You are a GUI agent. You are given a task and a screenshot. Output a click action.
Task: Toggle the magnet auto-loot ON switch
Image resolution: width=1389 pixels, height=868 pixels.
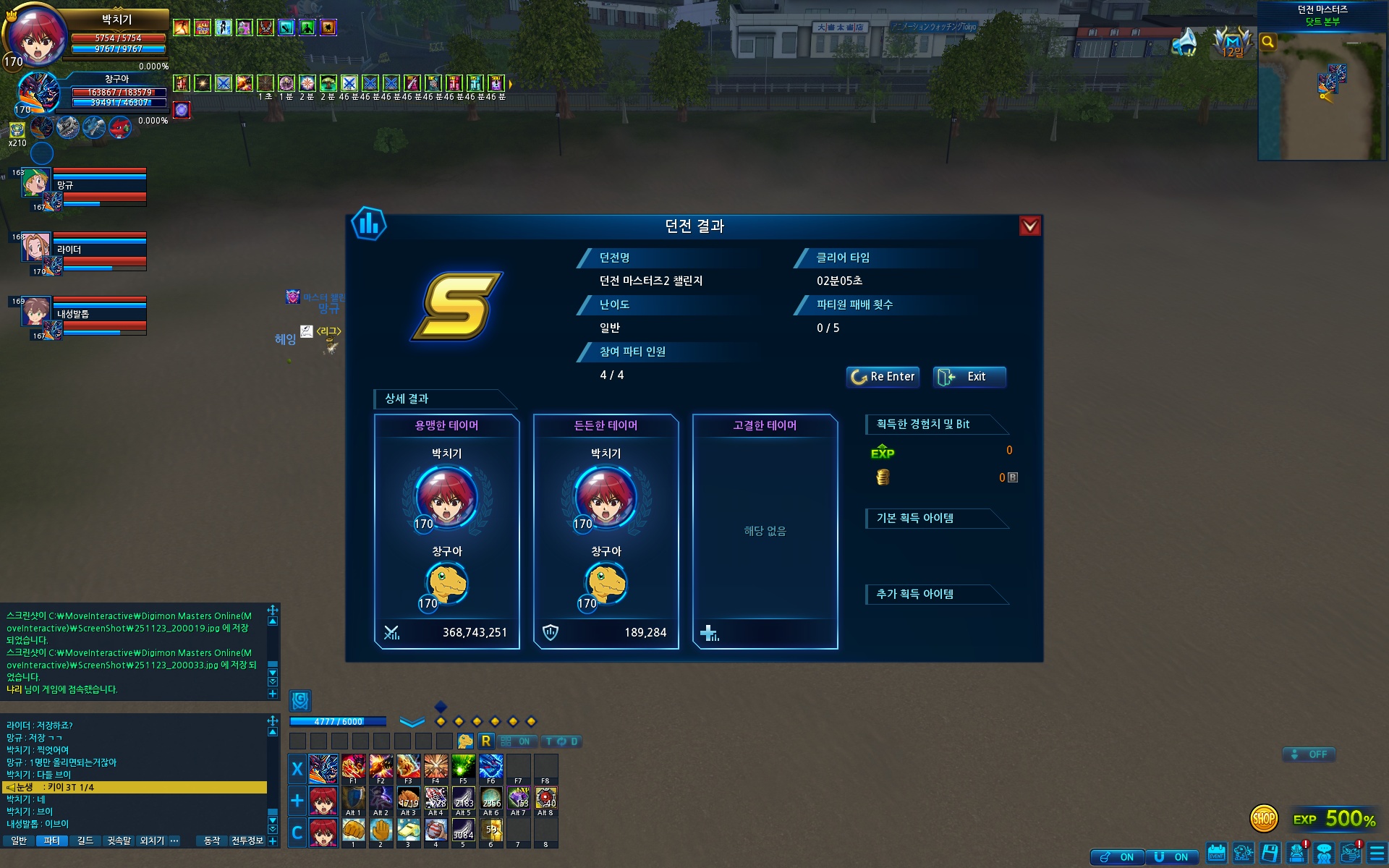coord(1172,857)
